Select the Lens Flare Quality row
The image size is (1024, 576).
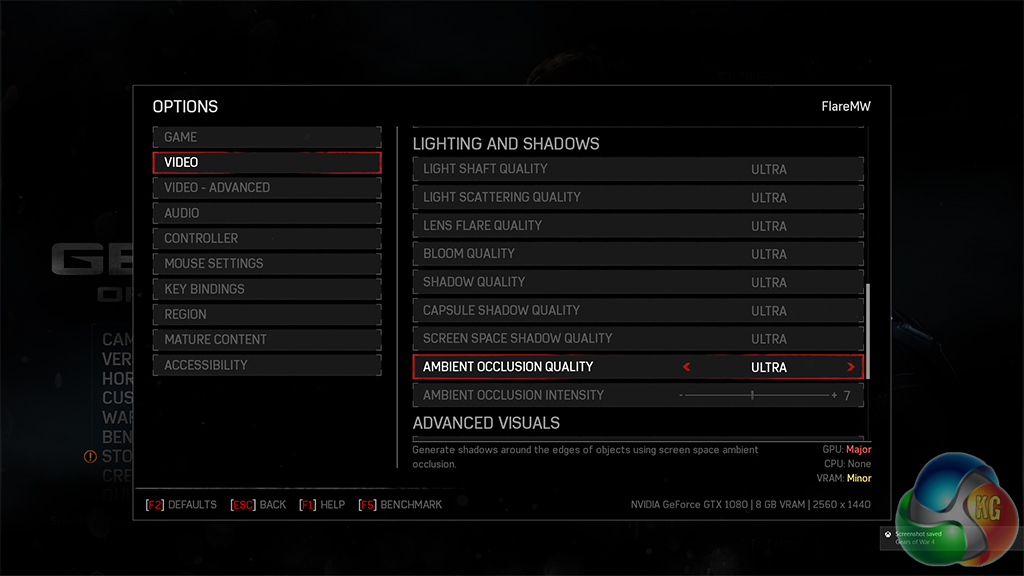pos(637,225)
